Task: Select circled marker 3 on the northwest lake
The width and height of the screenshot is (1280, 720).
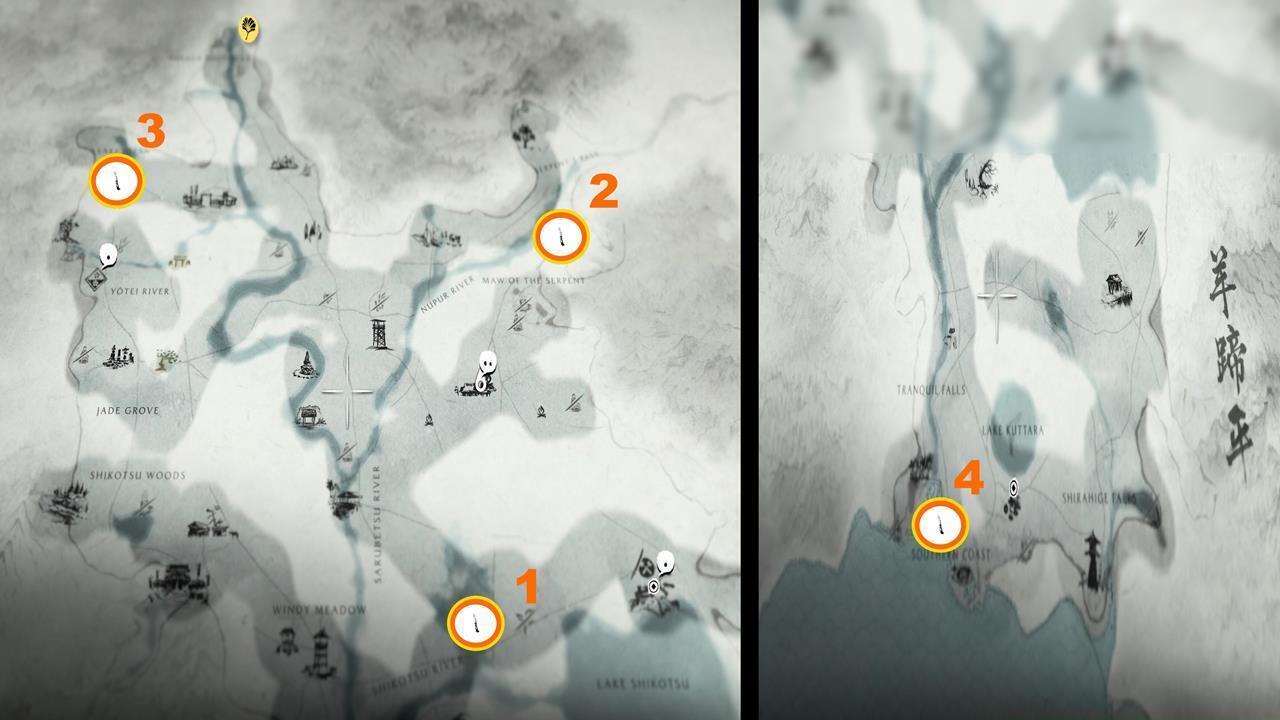Action: pyautogui.click(x=117, y=180)
